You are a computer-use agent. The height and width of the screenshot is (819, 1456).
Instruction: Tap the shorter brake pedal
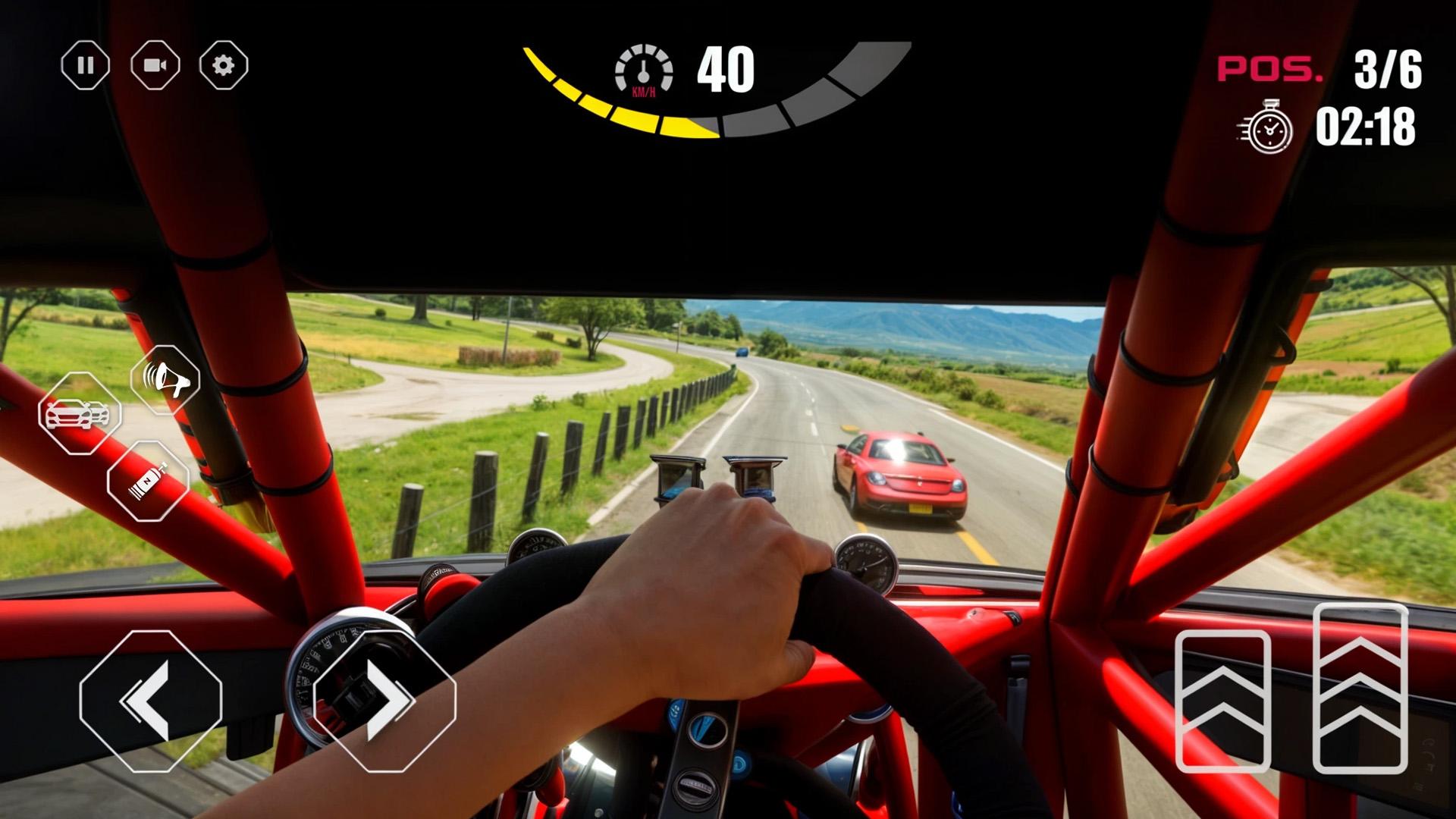1222,701
